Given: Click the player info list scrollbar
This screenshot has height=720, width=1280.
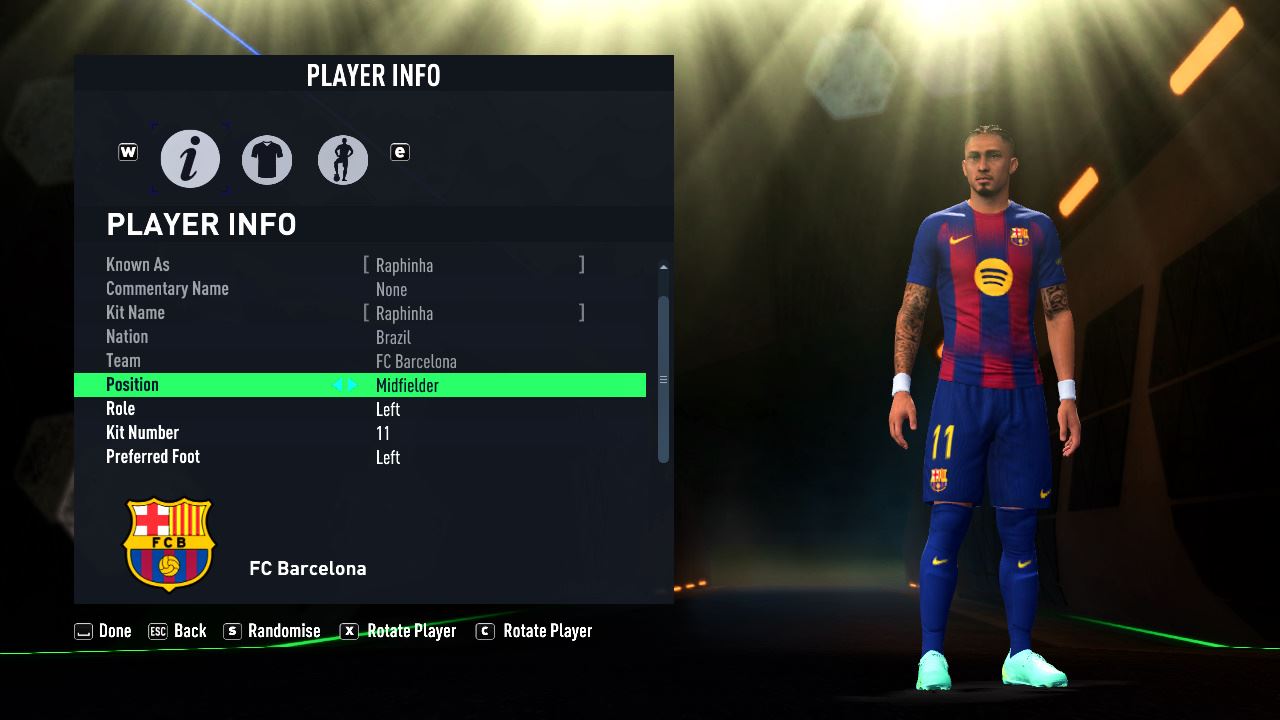Looking at the screenshot, I should click(663, 378).
